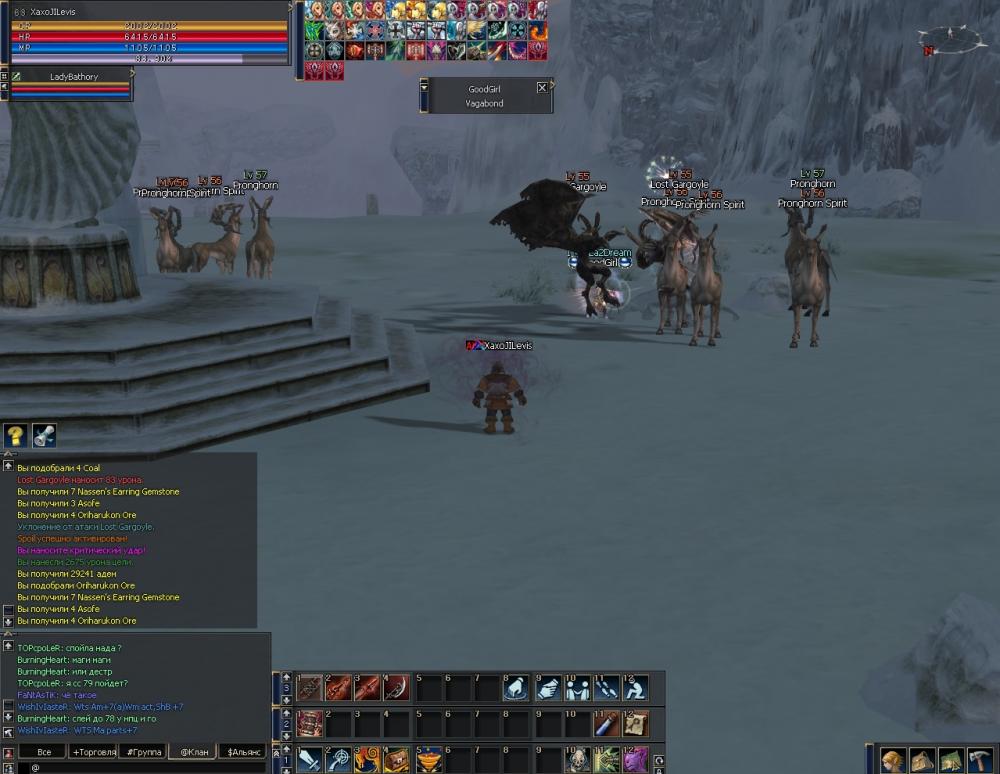Open the yellow question mark help icon
Image resolution: width=1000 pixels, height=774 pixels.
pyautogui.click(x=15, y=436)
